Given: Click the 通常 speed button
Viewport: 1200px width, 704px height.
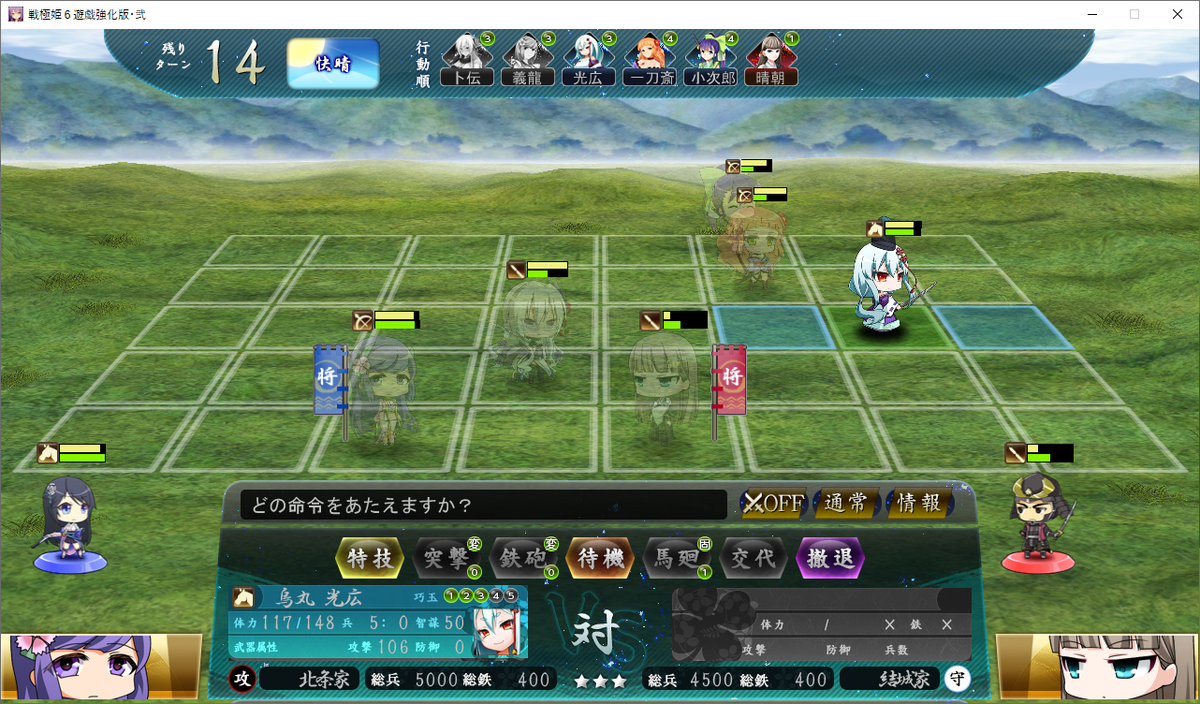Looking at the screenshot, I should (846, 503).
